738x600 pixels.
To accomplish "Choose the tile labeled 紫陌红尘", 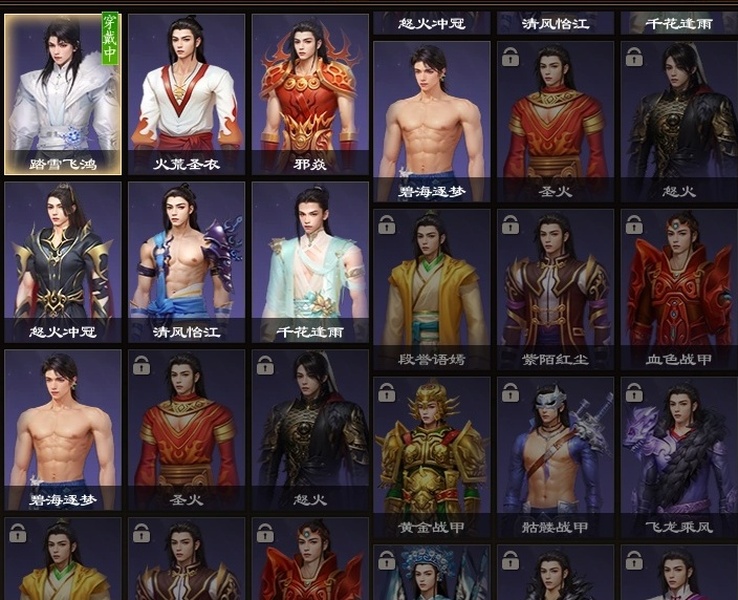I will click(555, 289).
